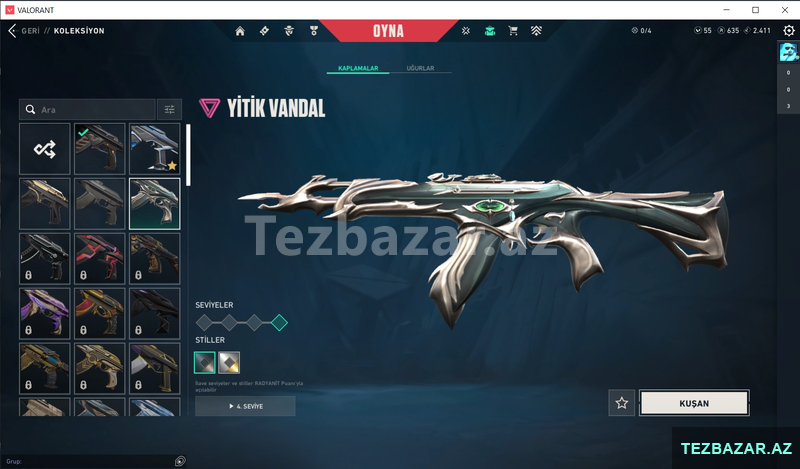Play the 4. SEVİYE preview

(245, 406)
